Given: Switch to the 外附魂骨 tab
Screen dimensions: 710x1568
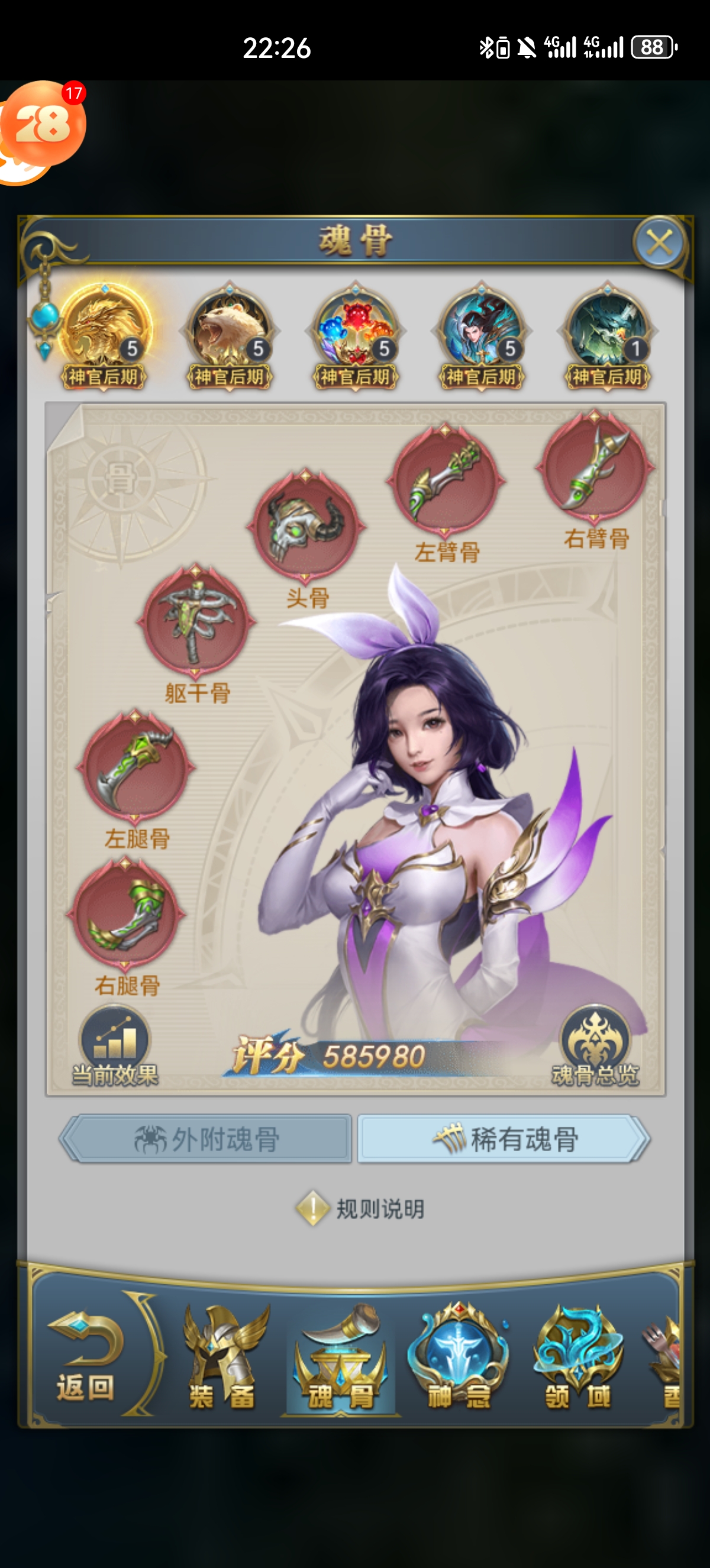Looking at the screenshot, I should point(206,1139).
